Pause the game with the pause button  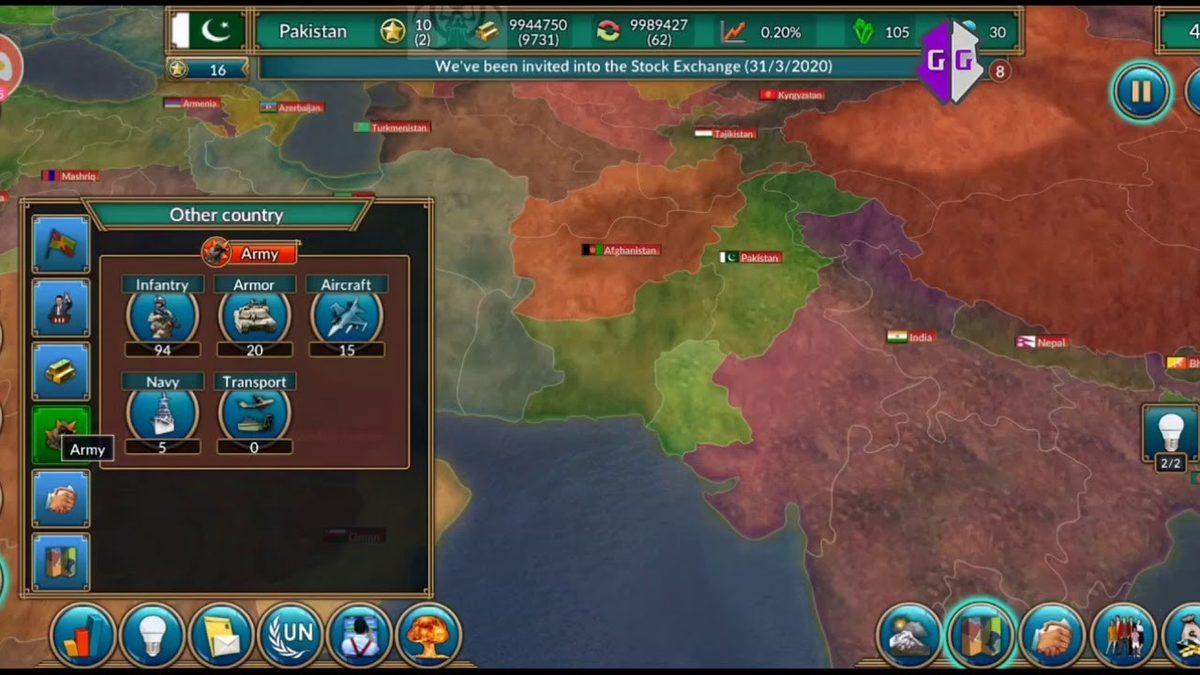[1140, 92]
